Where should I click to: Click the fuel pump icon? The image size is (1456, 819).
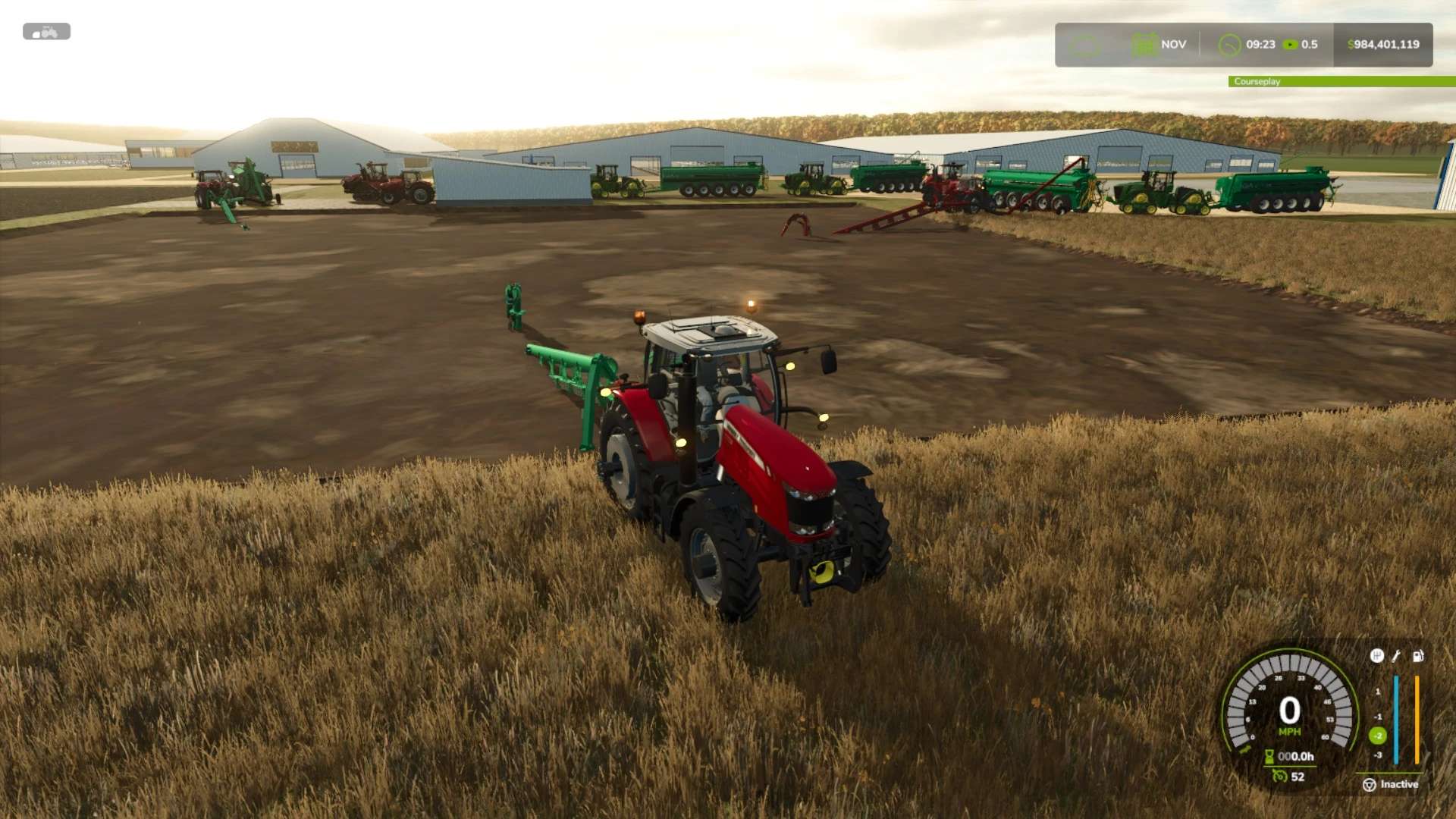1417,656
